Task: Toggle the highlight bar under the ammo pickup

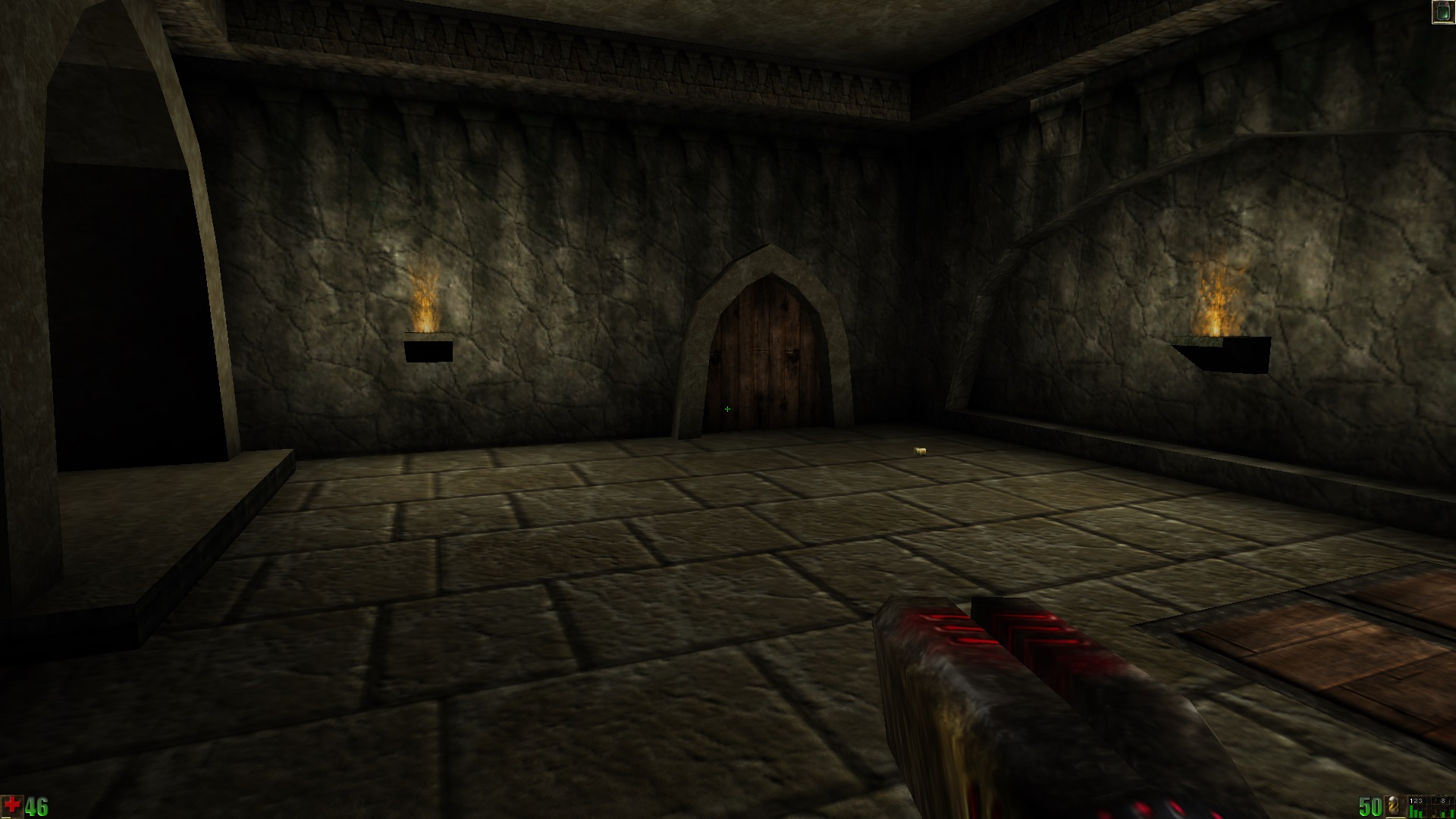Action: pos(1395,817)
